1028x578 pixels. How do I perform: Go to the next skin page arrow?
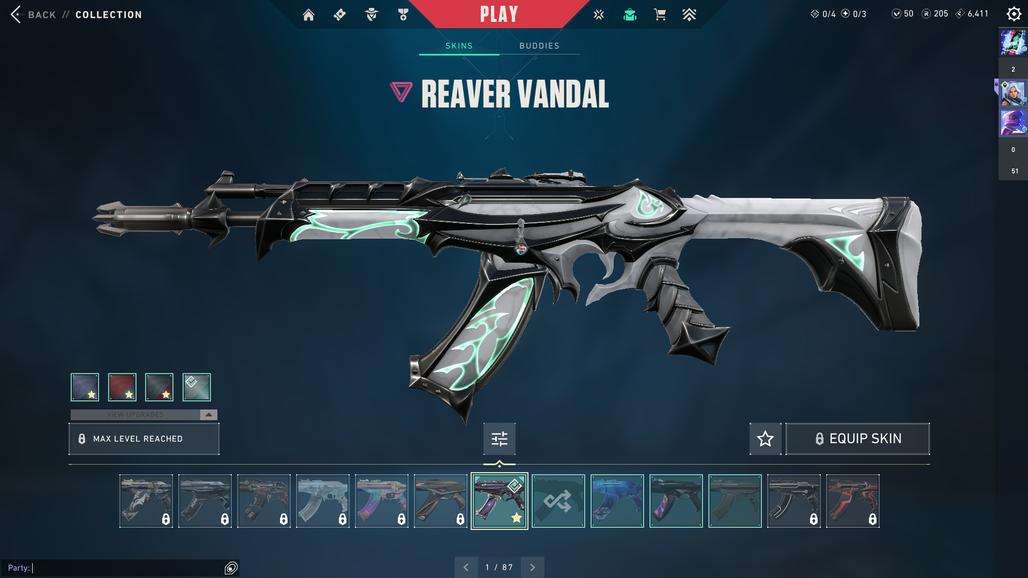(x=532, y=567)
